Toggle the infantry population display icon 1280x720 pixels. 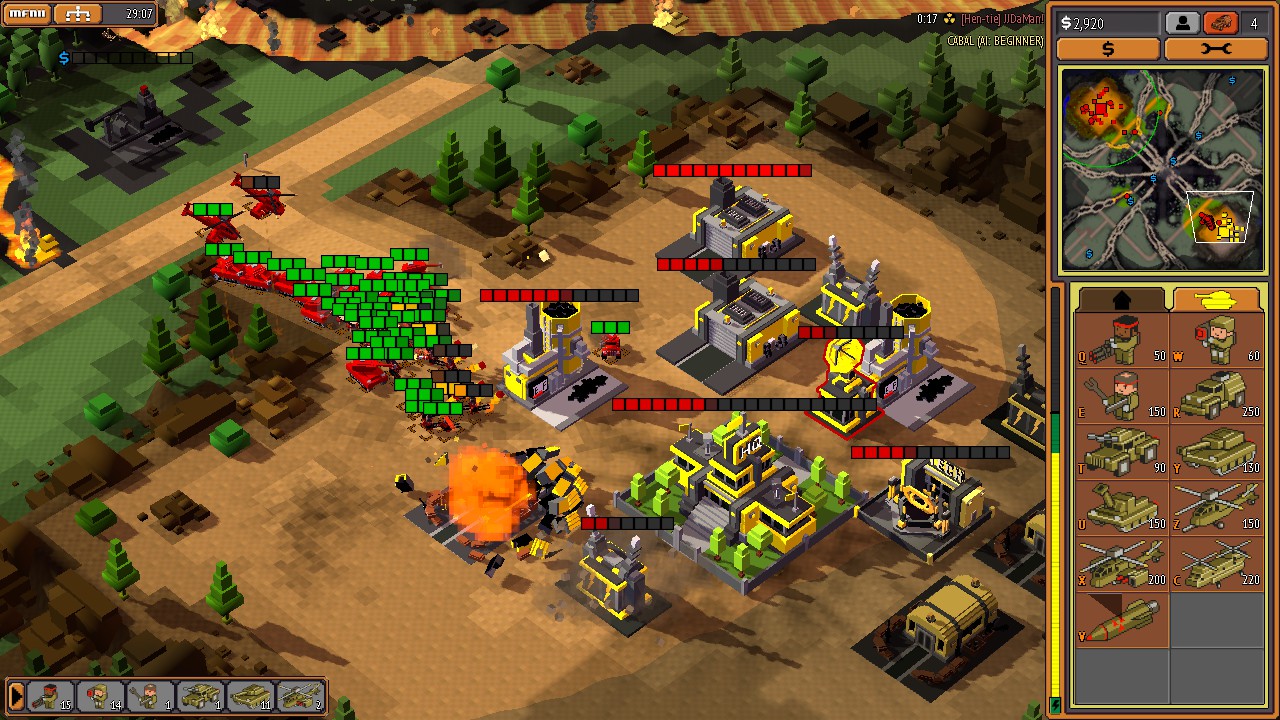point(1181,22)
